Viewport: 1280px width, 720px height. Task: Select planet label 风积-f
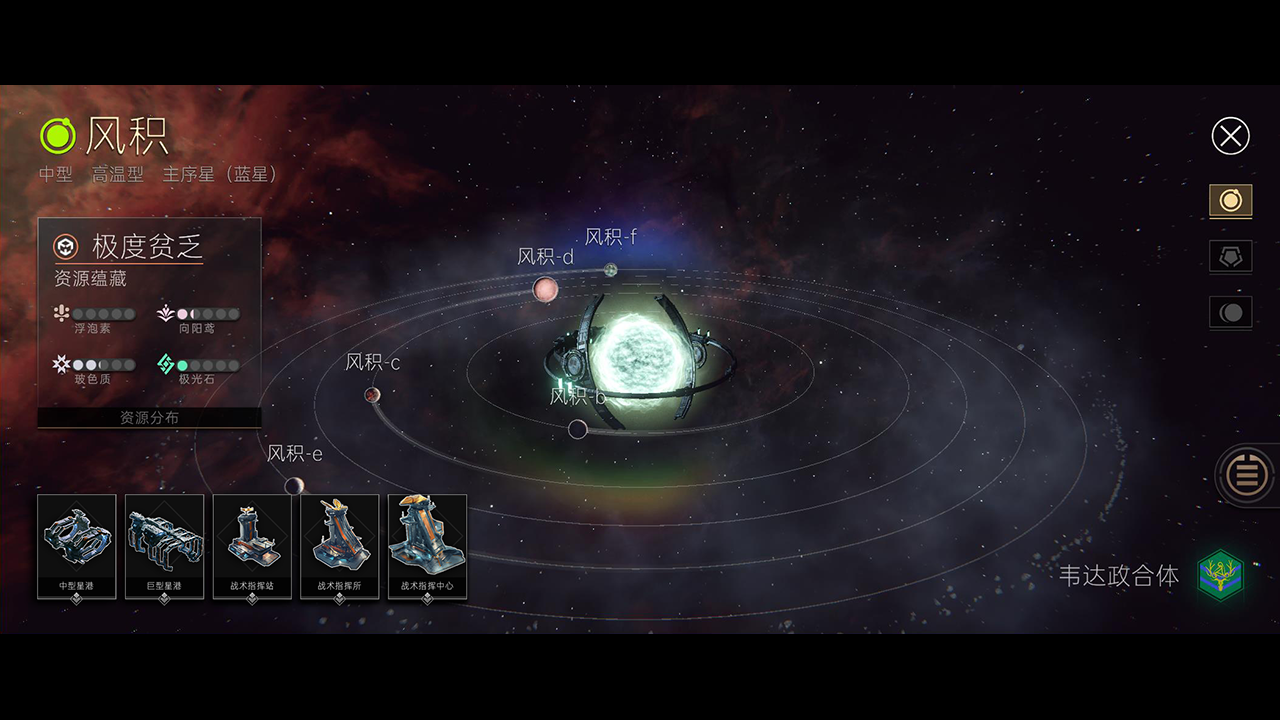coord(610,237)
